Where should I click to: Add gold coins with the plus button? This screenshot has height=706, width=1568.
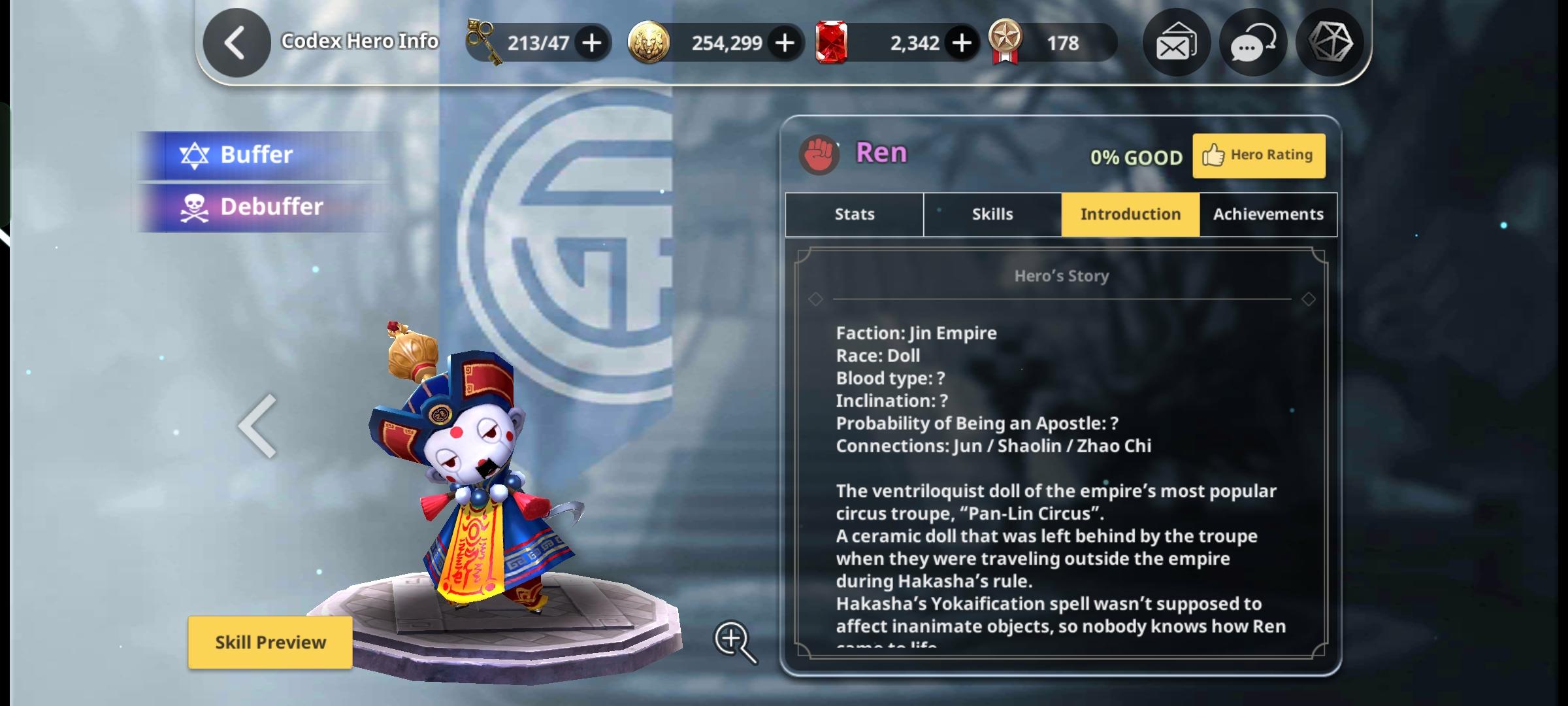[x=785, y=43]
